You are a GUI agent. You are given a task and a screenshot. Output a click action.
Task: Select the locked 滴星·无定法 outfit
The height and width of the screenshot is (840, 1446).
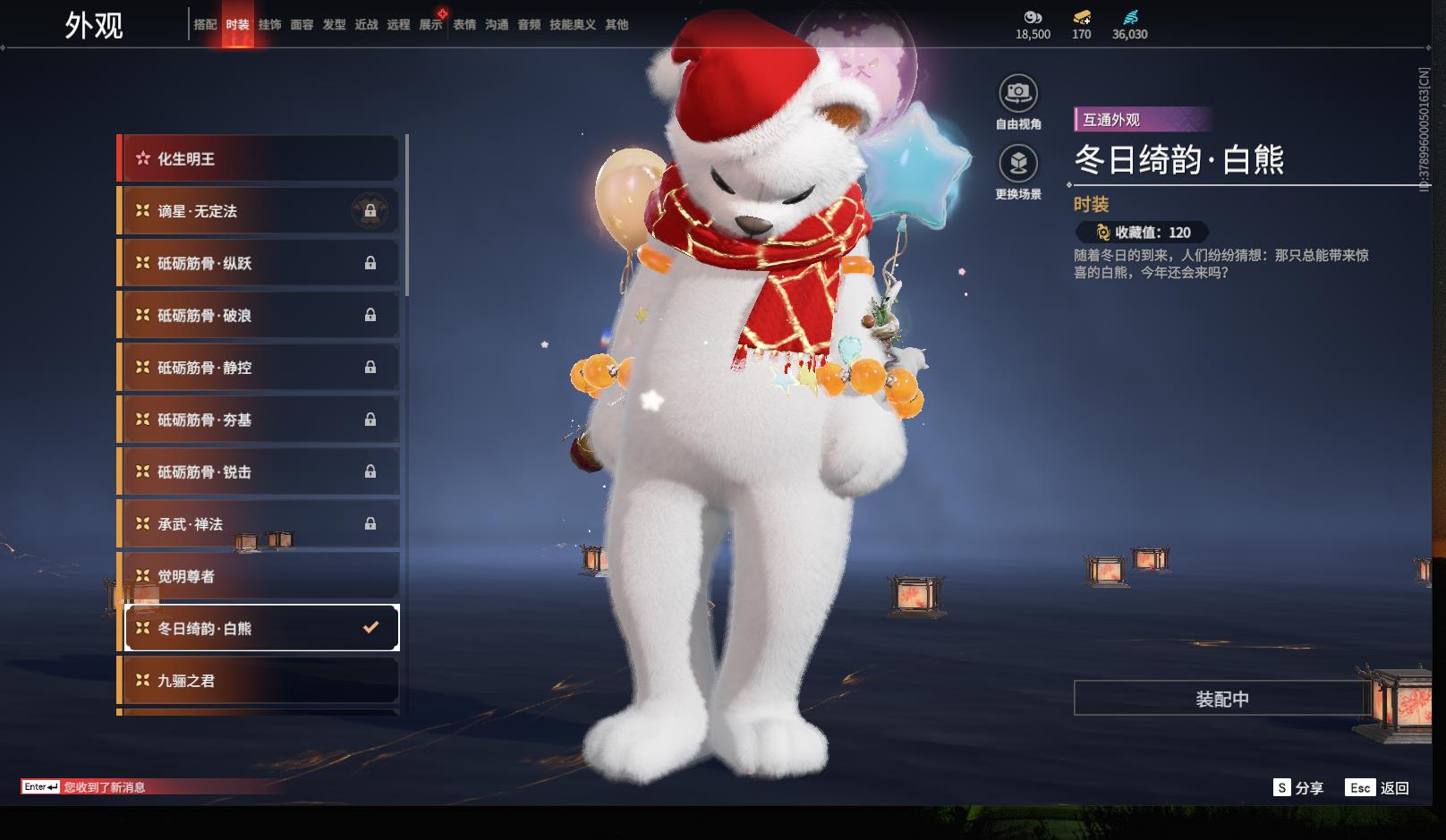pyautogui.click(x=259, y=211)
